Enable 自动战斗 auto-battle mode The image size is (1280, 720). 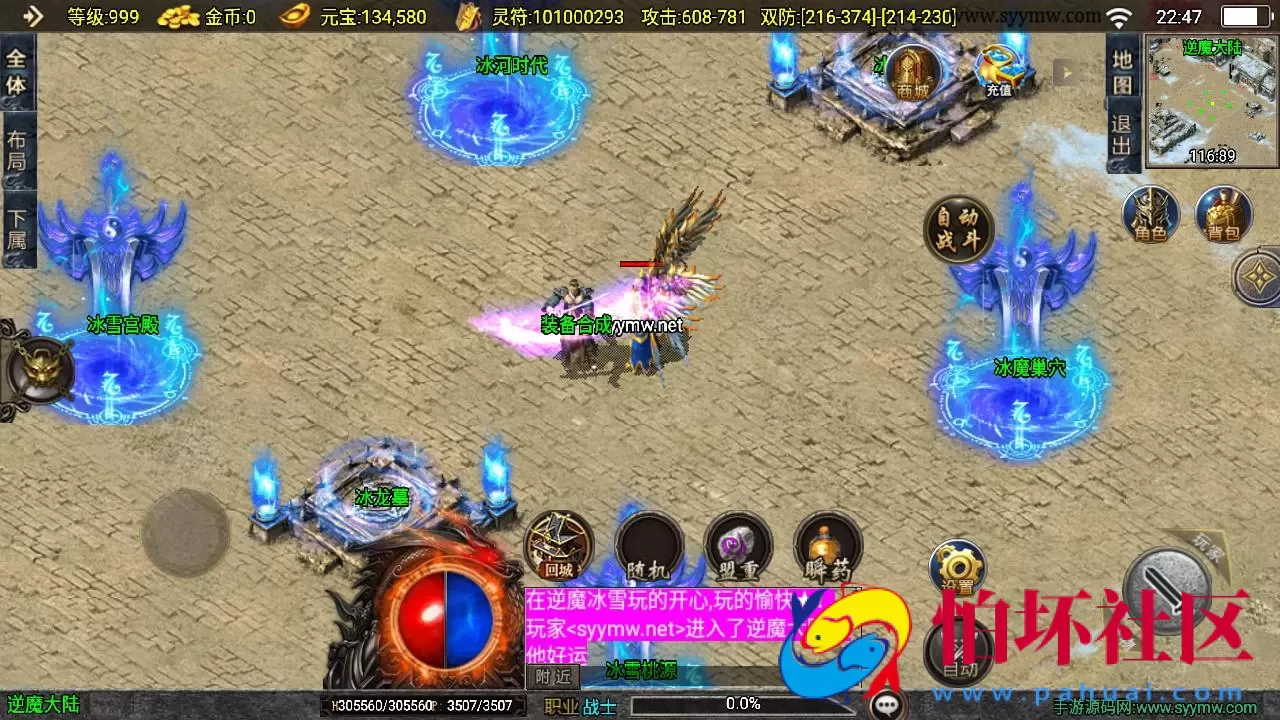pyautogui.click(x=959, y=228)
